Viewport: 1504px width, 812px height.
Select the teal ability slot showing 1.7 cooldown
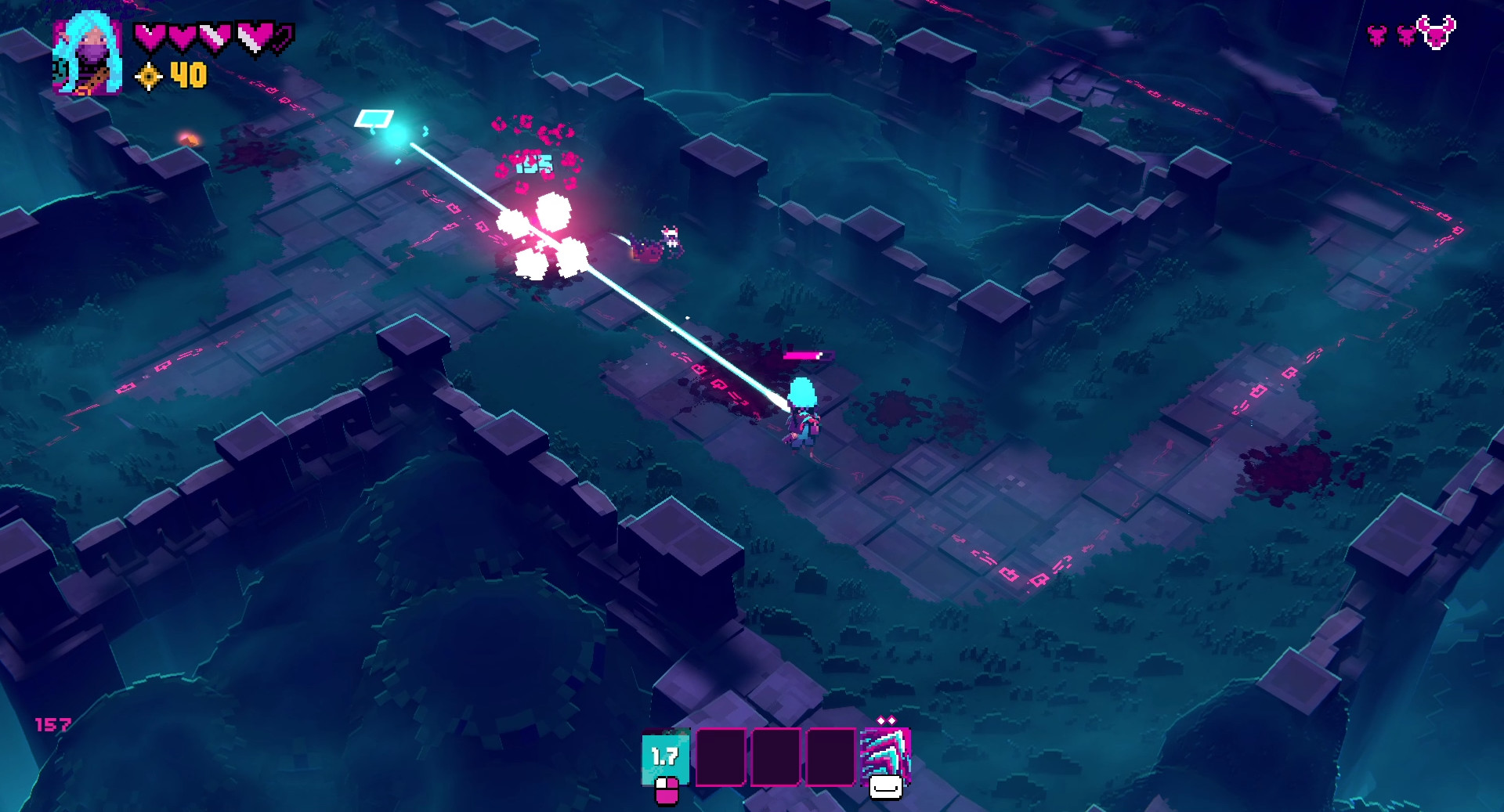click(x=664, y=758)
